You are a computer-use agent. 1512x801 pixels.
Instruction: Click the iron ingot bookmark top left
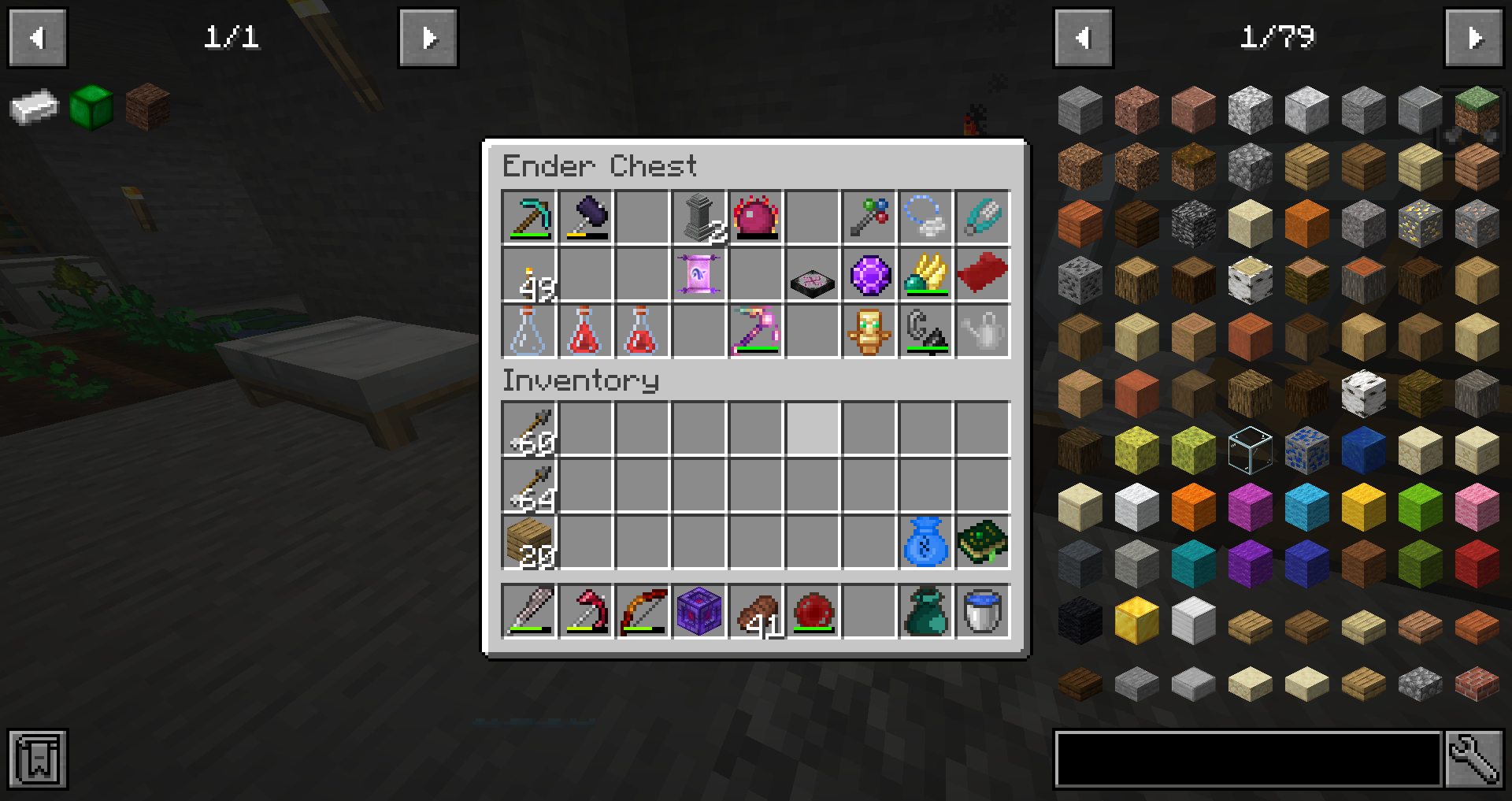click(35, 108)
